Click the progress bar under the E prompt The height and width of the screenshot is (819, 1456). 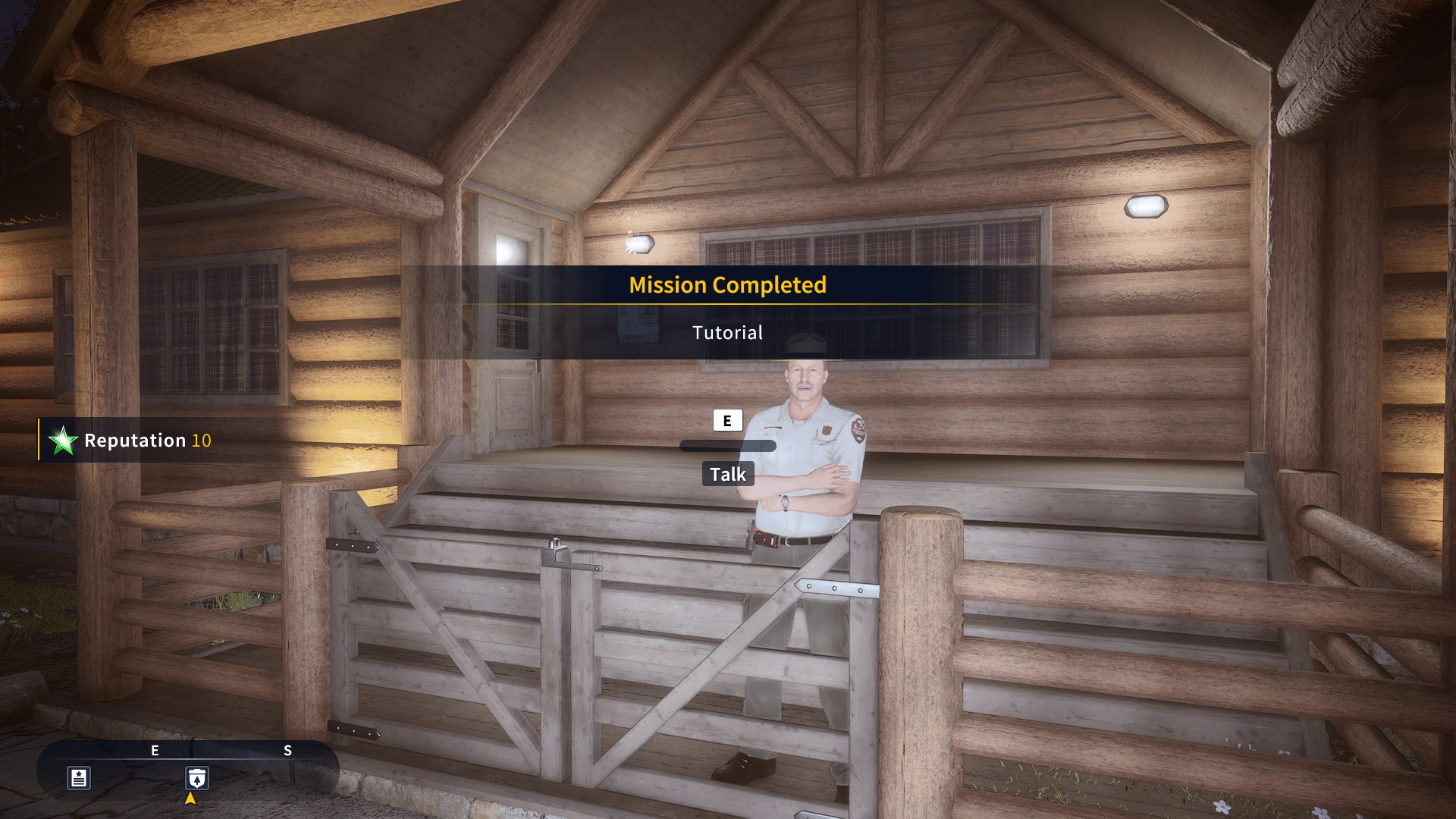coord(729,446)
